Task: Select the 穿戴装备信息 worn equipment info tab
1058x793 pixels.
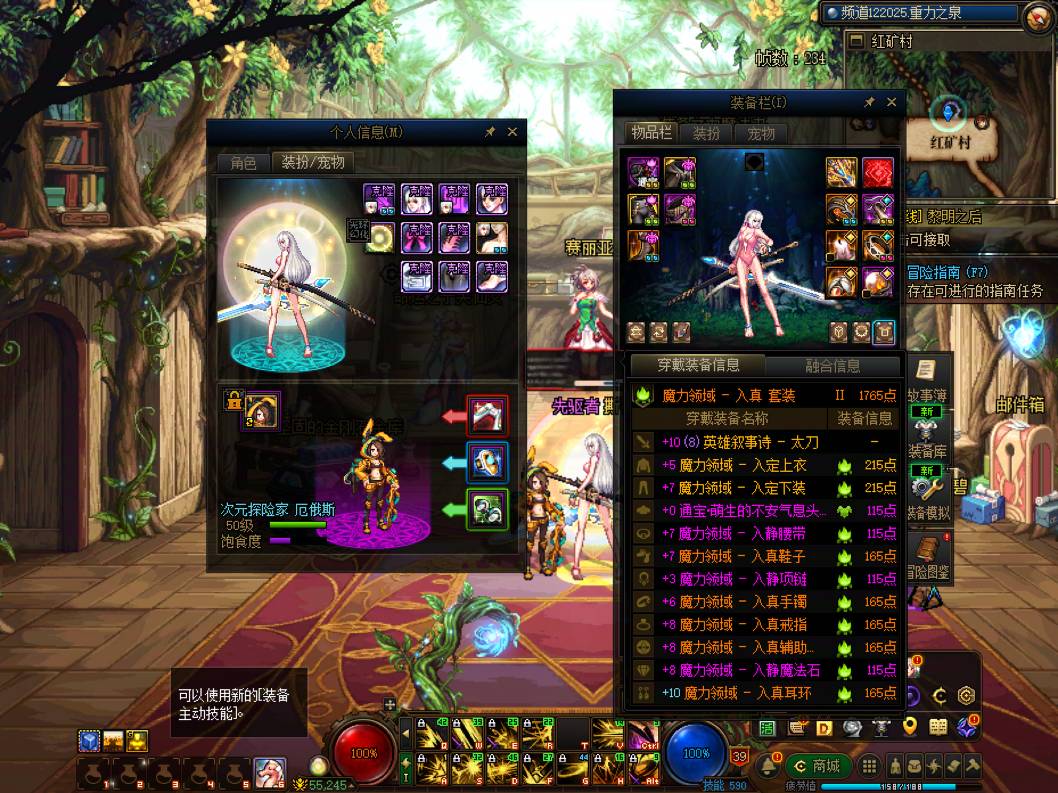Action: point(698,366)
